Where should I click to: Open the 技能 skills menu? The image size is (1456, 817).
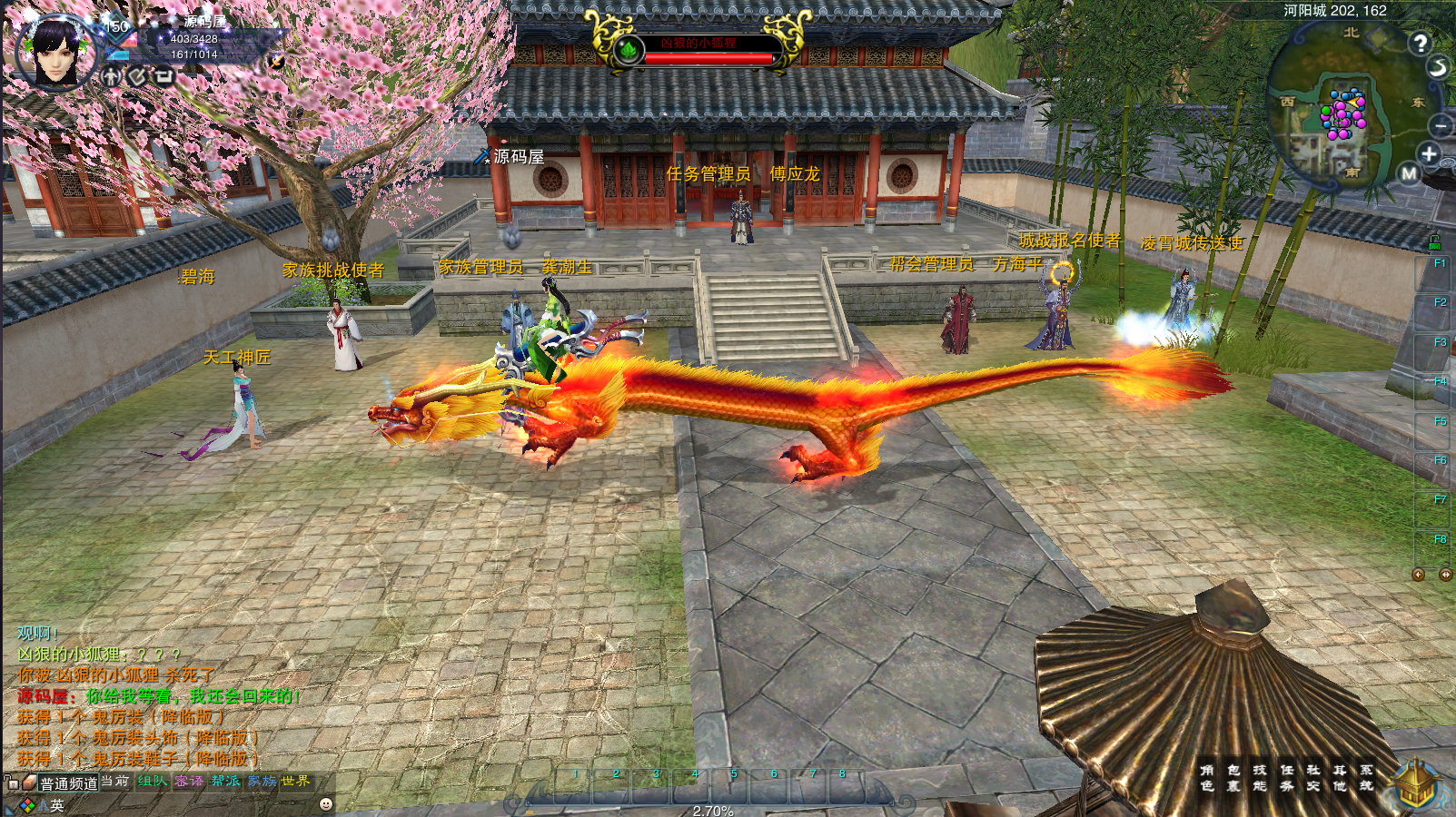pyautogui.click(x=1260, y=778)
